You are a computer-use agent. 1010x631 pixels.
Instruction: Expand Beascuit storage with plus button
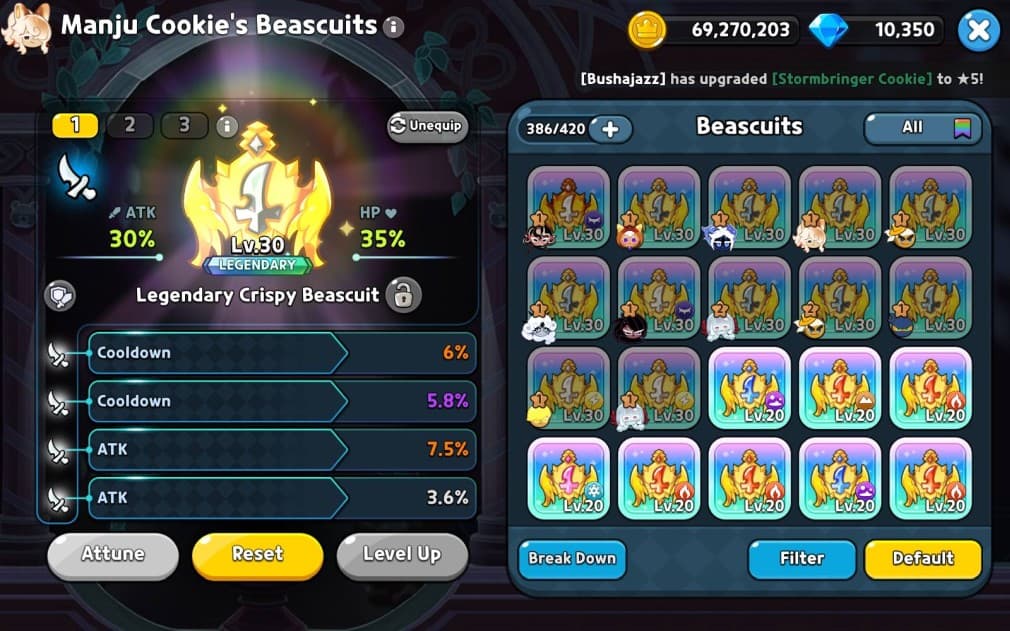[610, 129]
